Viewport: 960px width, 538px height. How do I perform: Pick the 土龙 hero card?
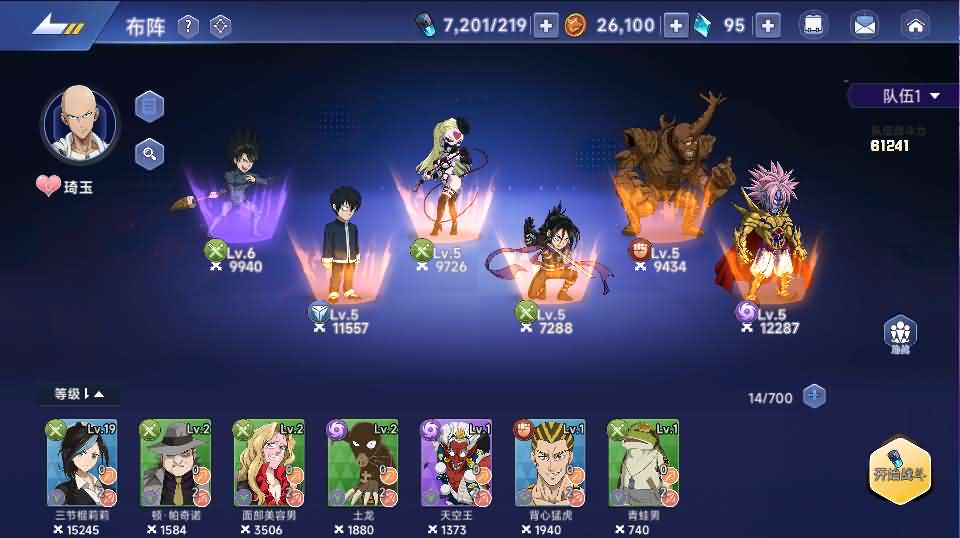tap(363, 463)
